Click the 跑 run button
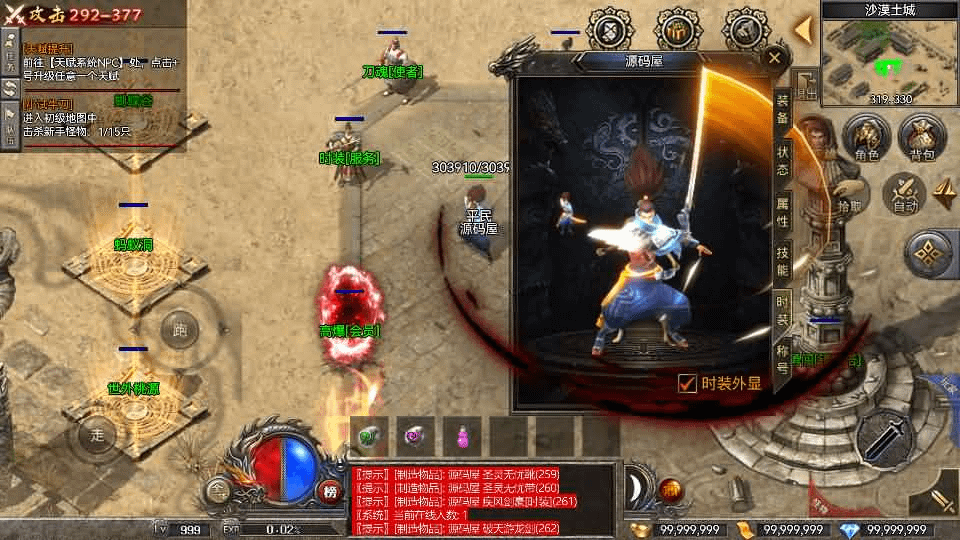Viewport: 960px width, 540px height. tap(180, 329)
